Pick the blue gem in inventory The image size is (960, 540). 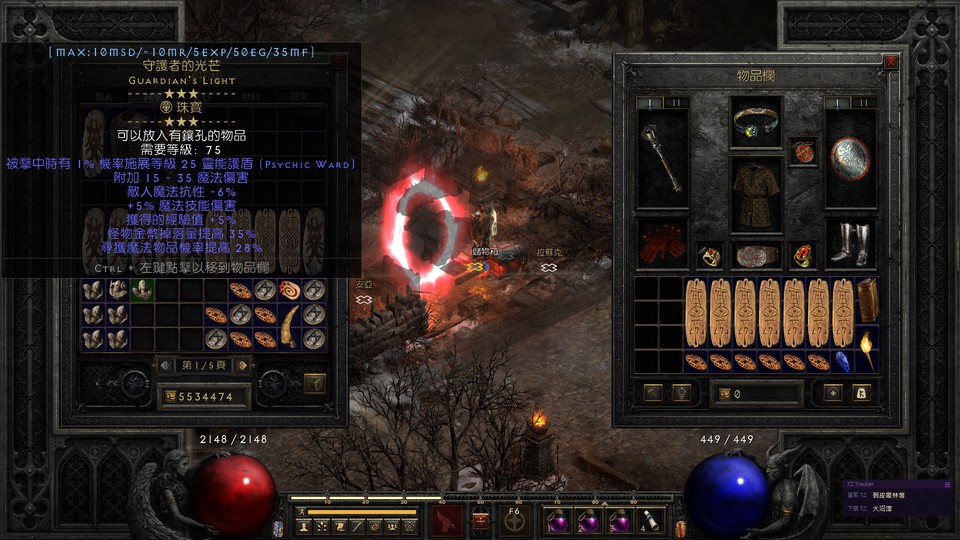[843, 360]
